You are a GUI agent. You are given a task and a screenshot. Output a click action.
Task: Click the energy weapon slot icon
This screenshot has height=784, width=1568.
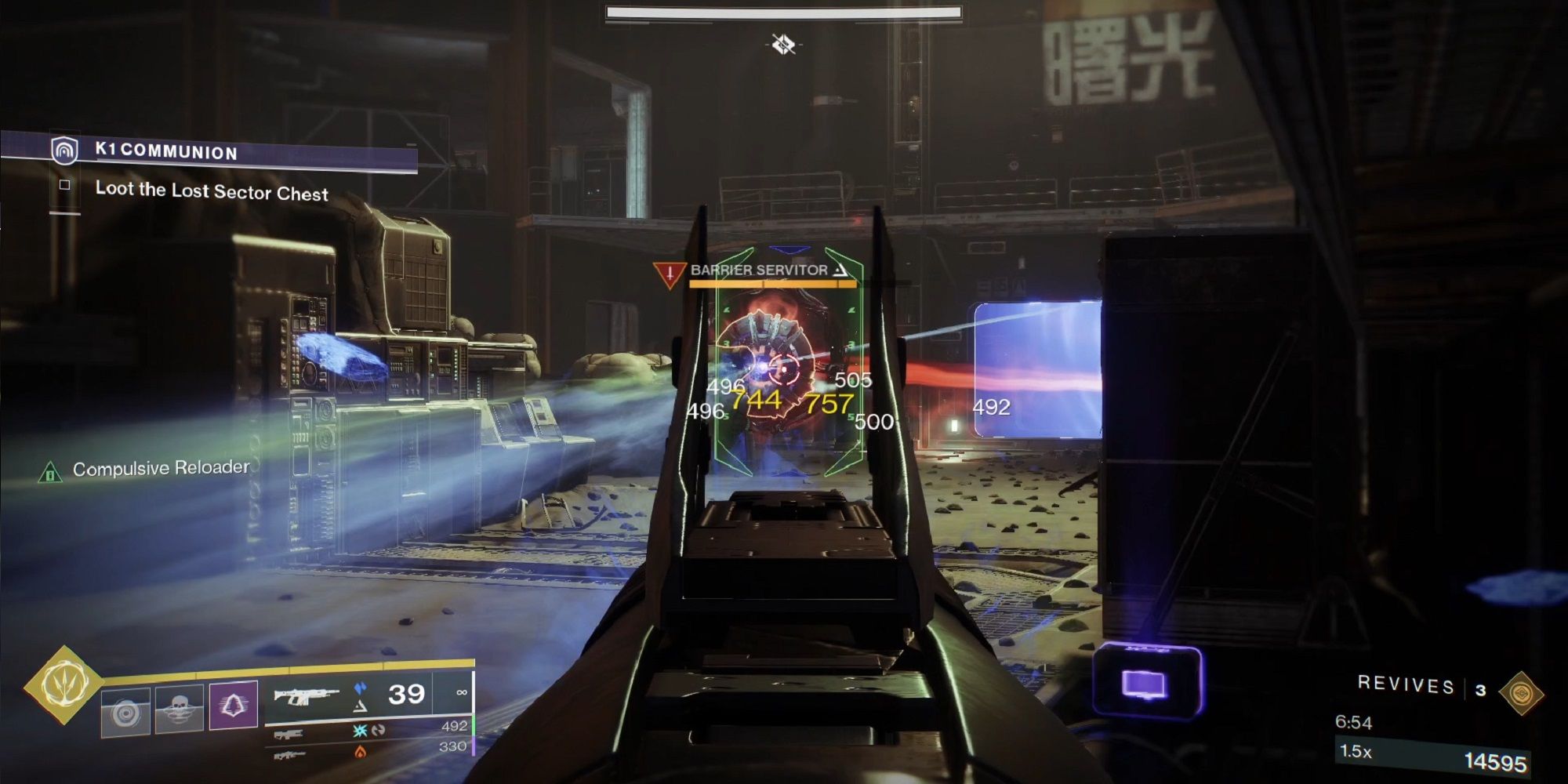click(x=290, y=734)
